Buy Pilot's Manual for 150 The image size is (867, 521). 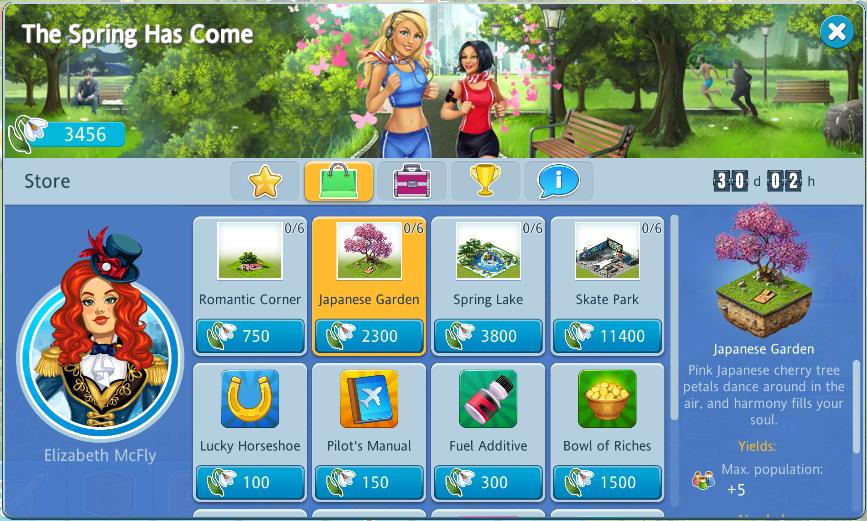point(369,482)
